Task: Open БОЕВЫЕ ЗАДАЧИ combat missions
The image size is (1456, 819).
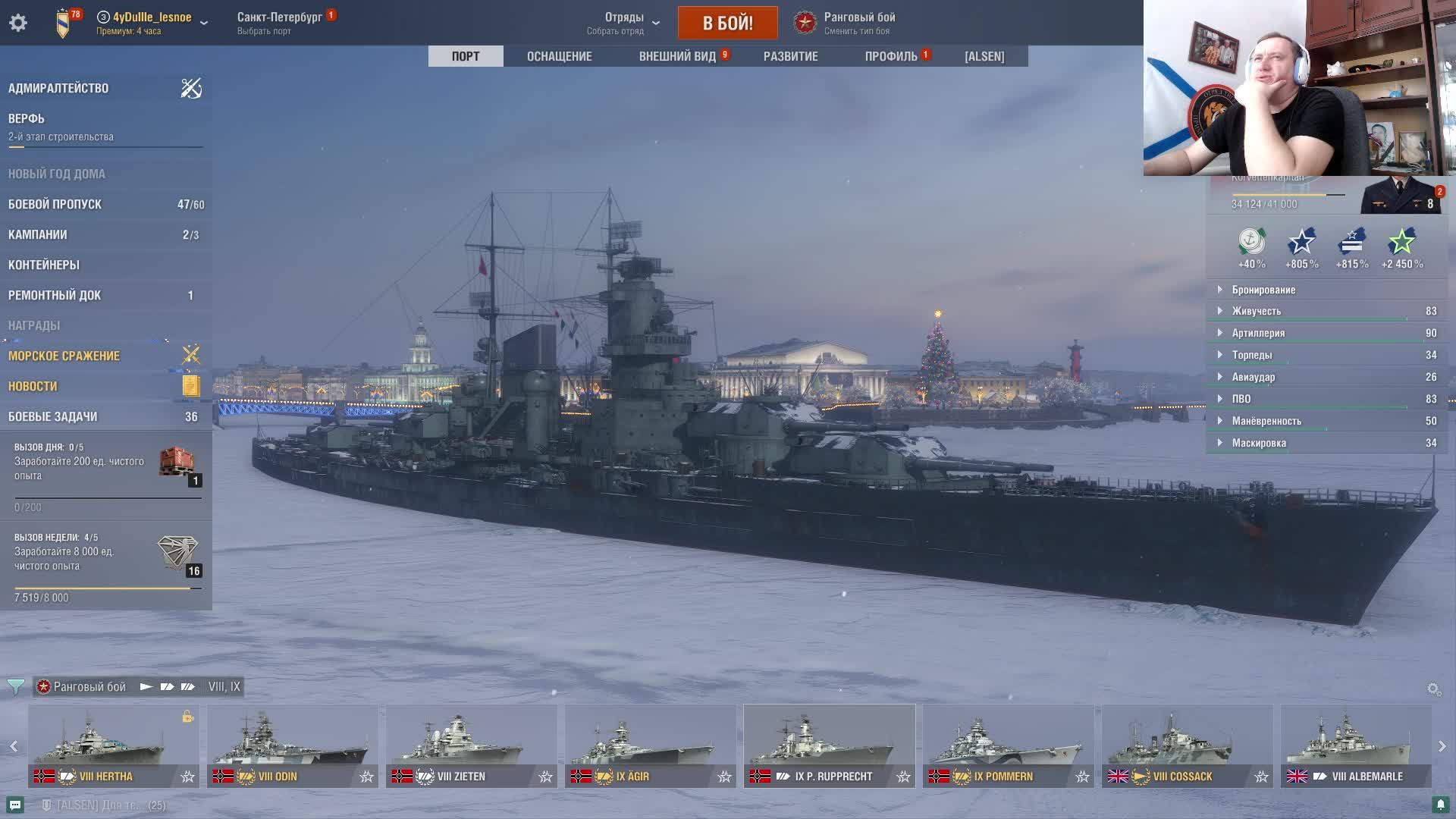Action: coord(53,416)
